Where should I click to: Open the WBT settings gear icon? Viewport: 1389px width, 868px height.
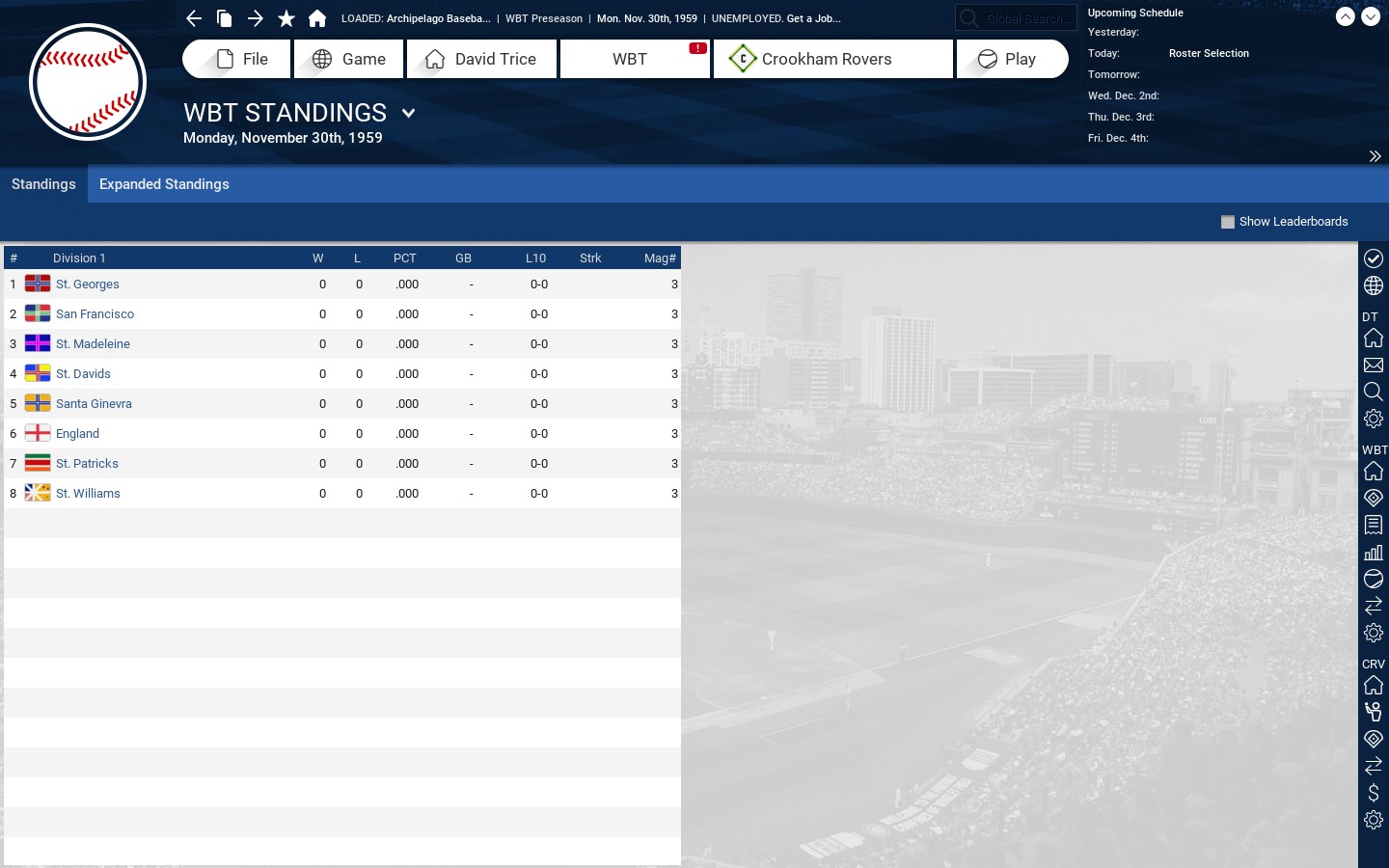pos(1374,634)
